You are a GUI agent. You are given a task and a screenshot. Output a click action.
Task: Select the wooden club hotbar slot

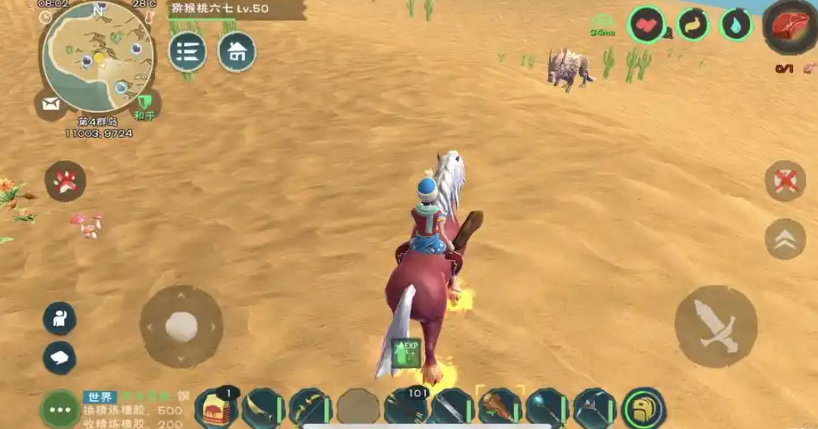(x=500, y=408)
